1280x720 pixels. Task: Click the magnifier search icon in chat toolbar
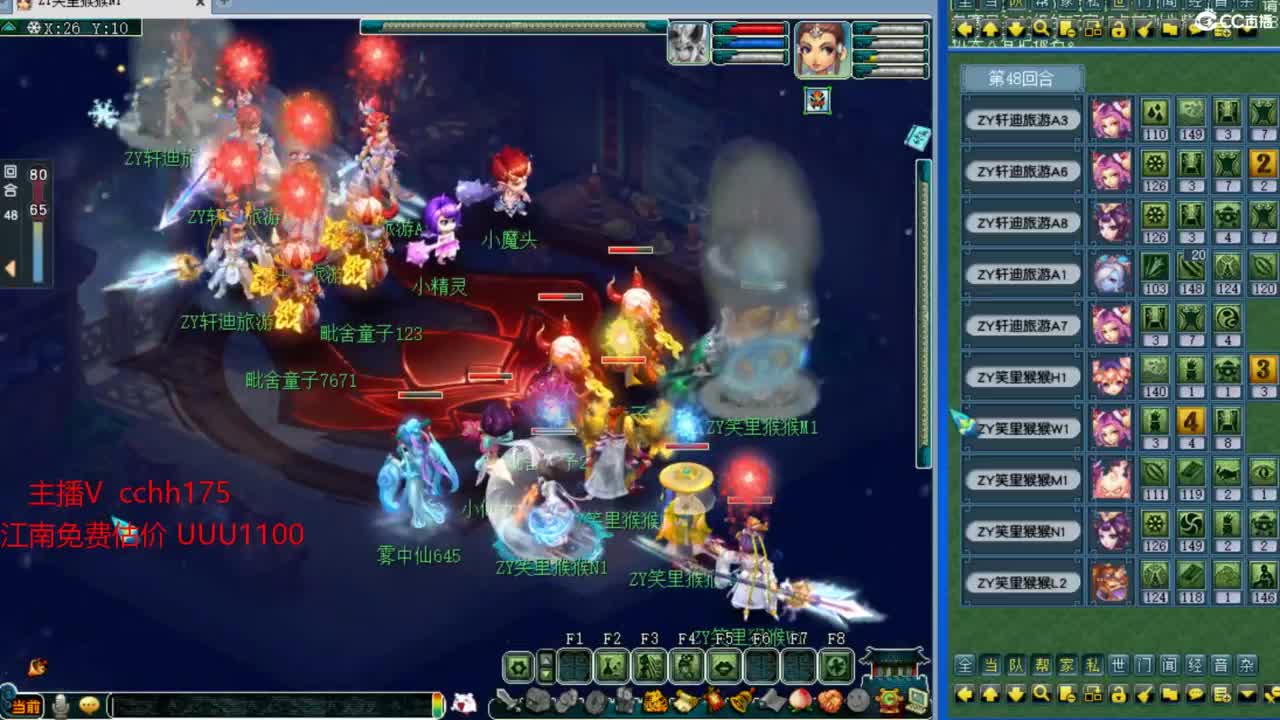[x=1043, y=694]
